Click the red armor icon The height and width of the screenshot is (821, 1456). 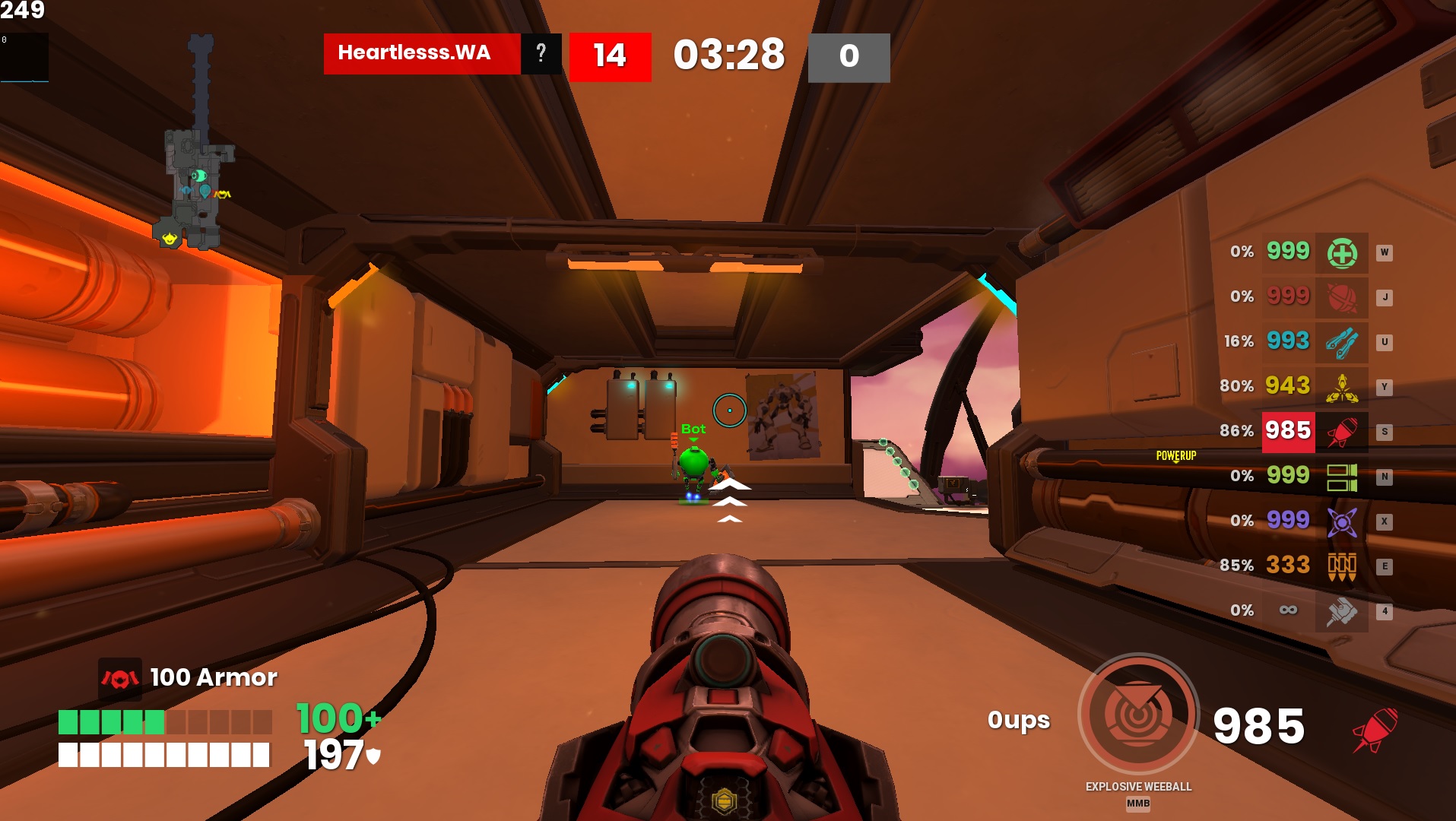[120, 678]
